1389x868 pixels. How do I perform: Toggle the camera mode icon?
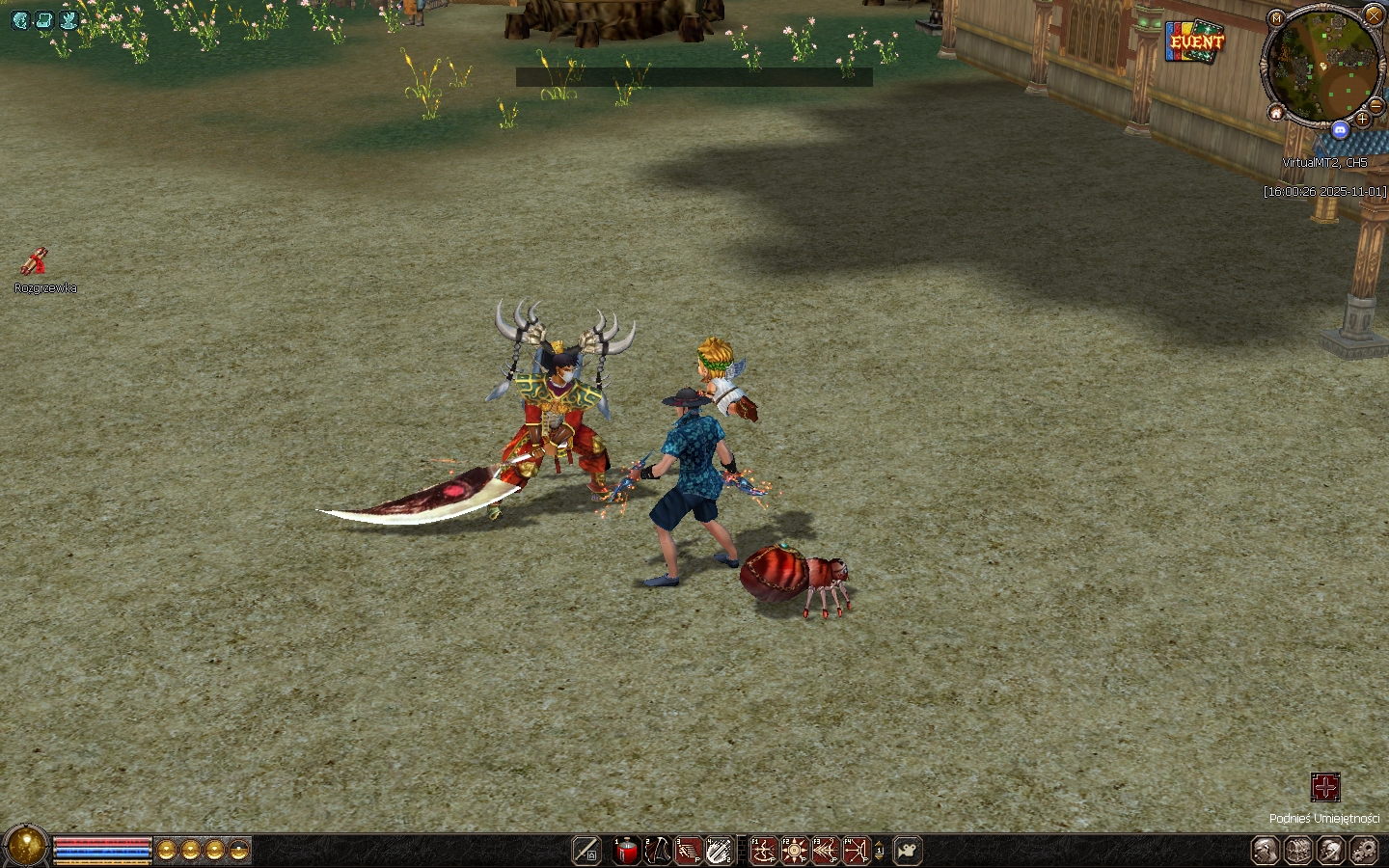click(907, 851)
